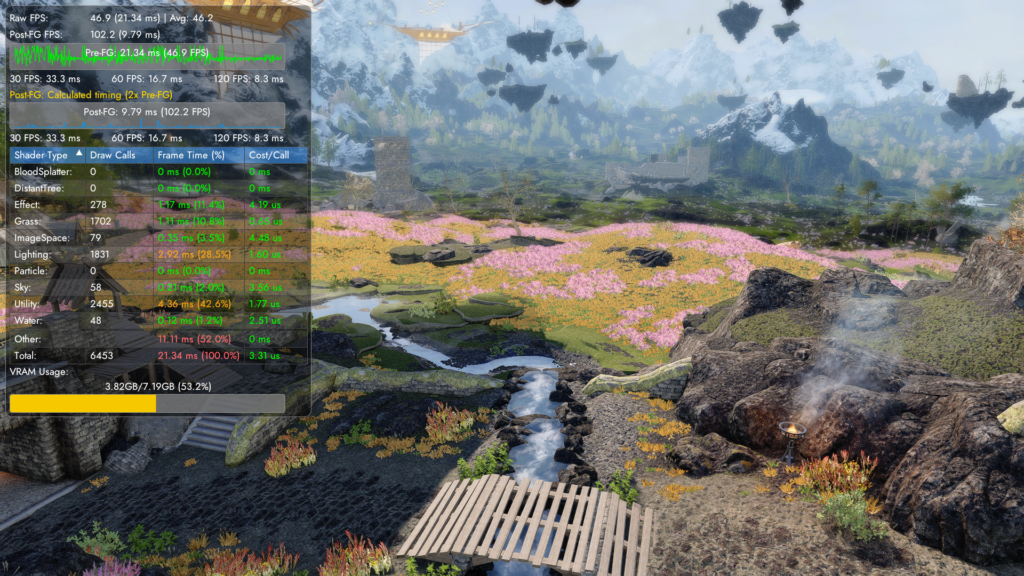This screenshot has height=576, width=1024.
Task: Sort by the Draw Calls column header
Action: point(112,155)
